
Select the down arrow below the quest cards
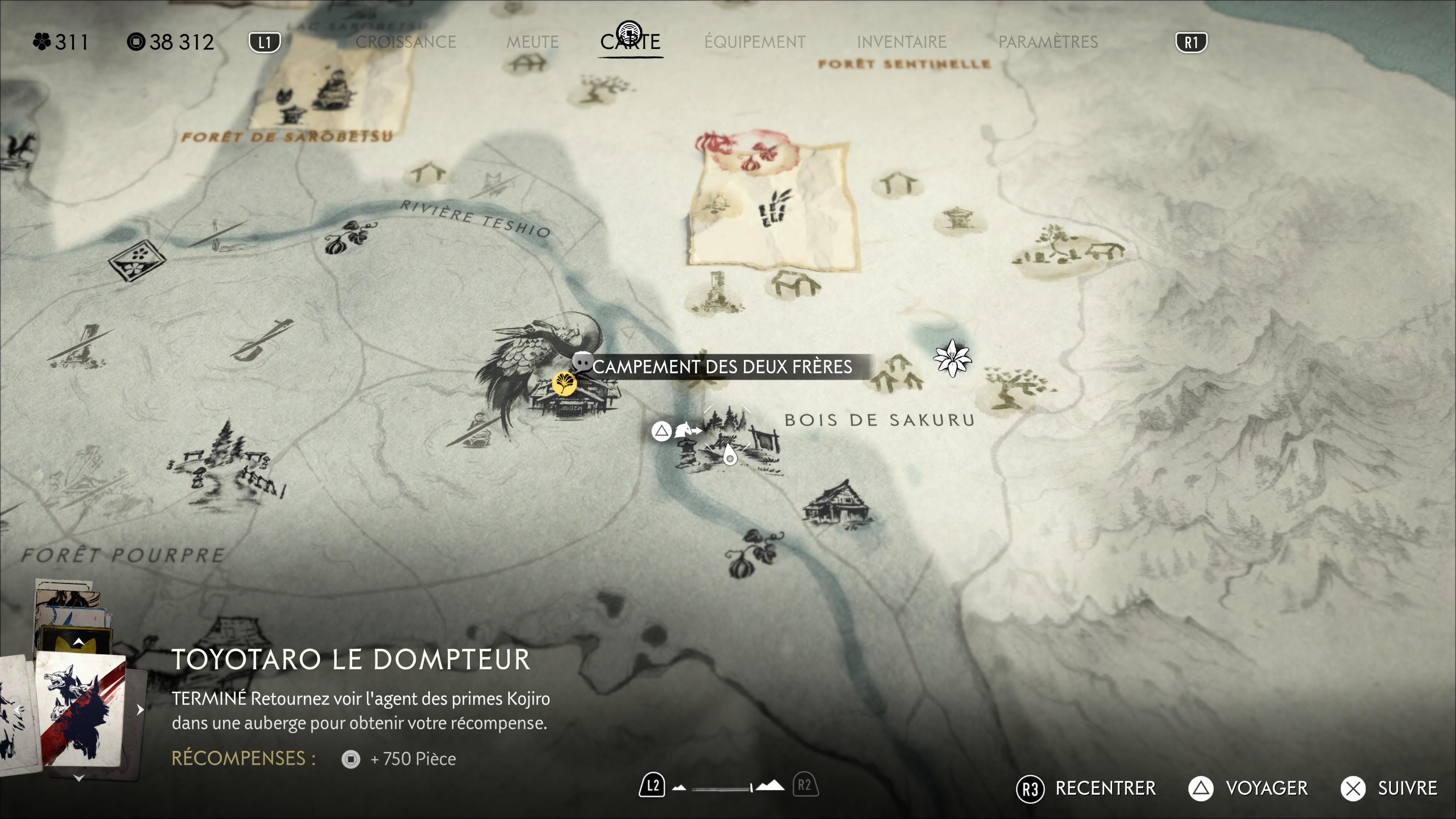(x=78, y=778)
